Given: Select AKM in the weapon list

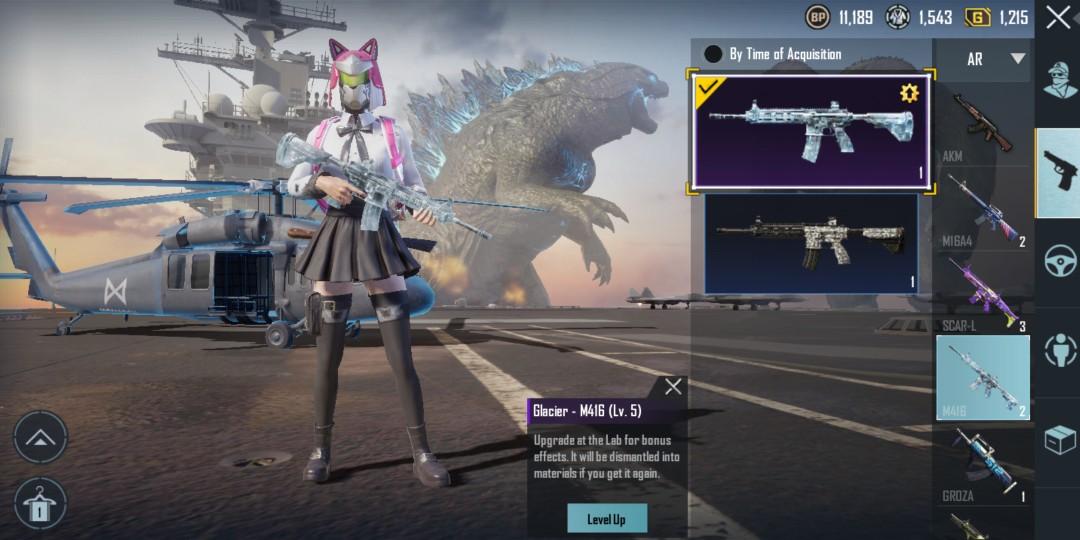Looking at the screenshot, I should coord(983,126).
